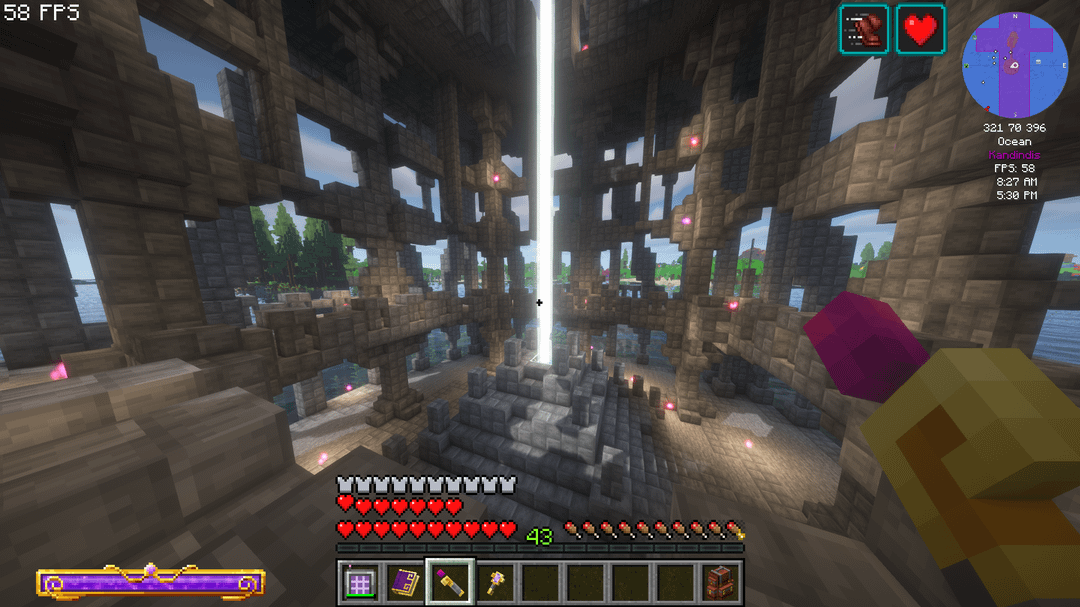
Task: Select the purple grid item hotbar slot
Action: point(359,582)
